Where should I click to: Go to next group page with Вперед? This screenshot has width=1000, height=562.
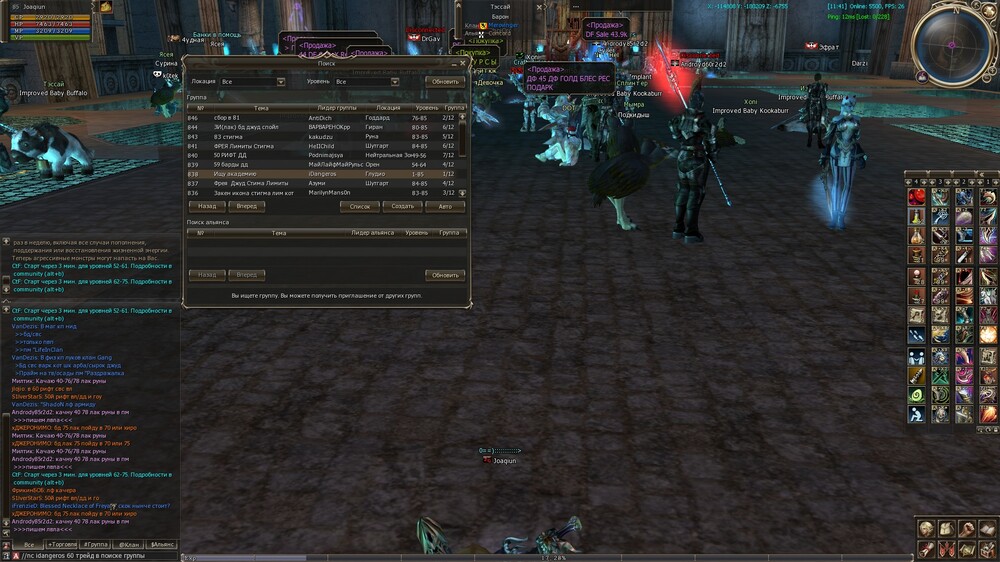click(246, 206)
